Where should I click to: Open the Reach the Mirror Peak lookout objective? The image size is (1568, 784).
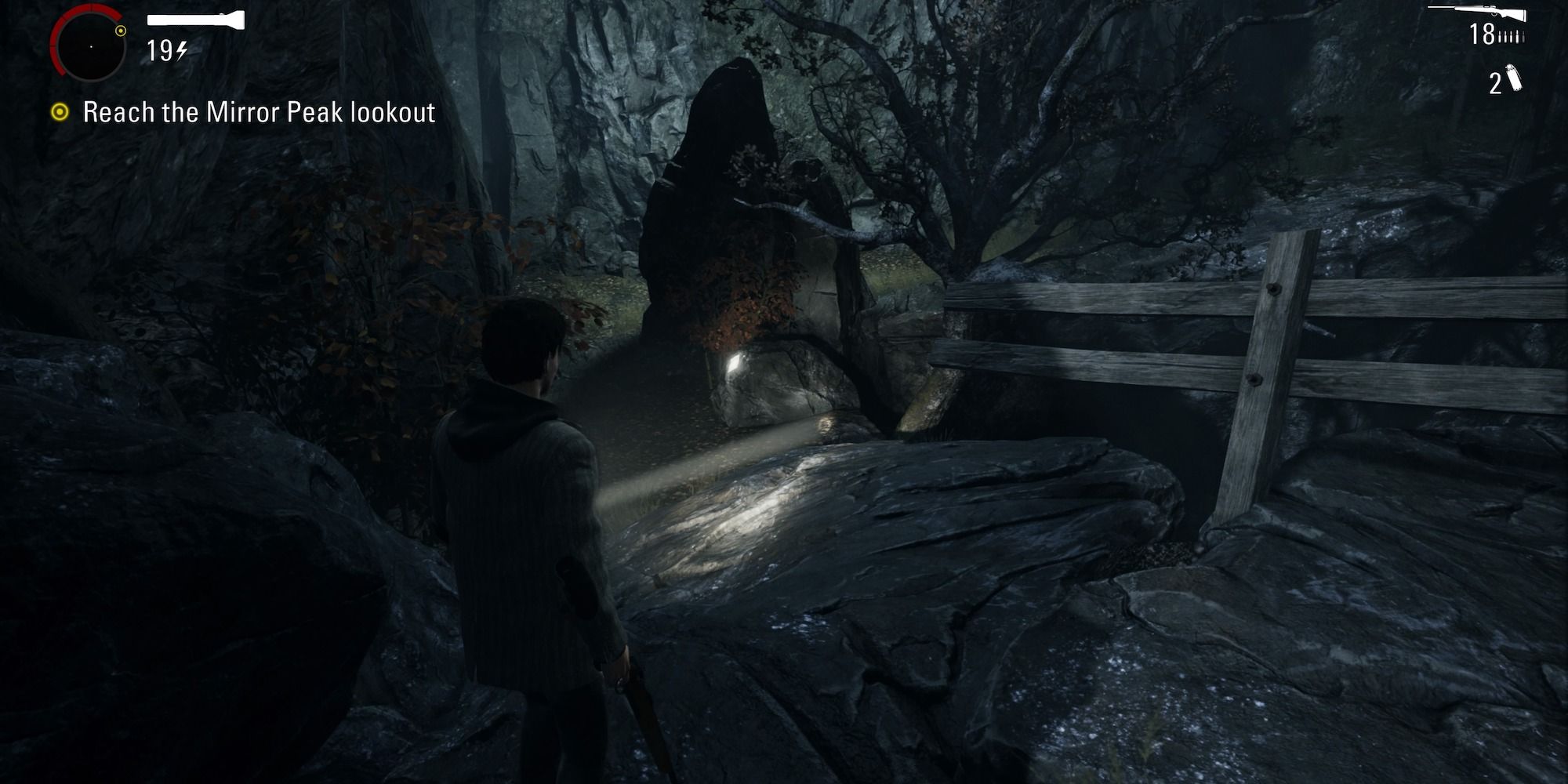(x=259, y=112)
